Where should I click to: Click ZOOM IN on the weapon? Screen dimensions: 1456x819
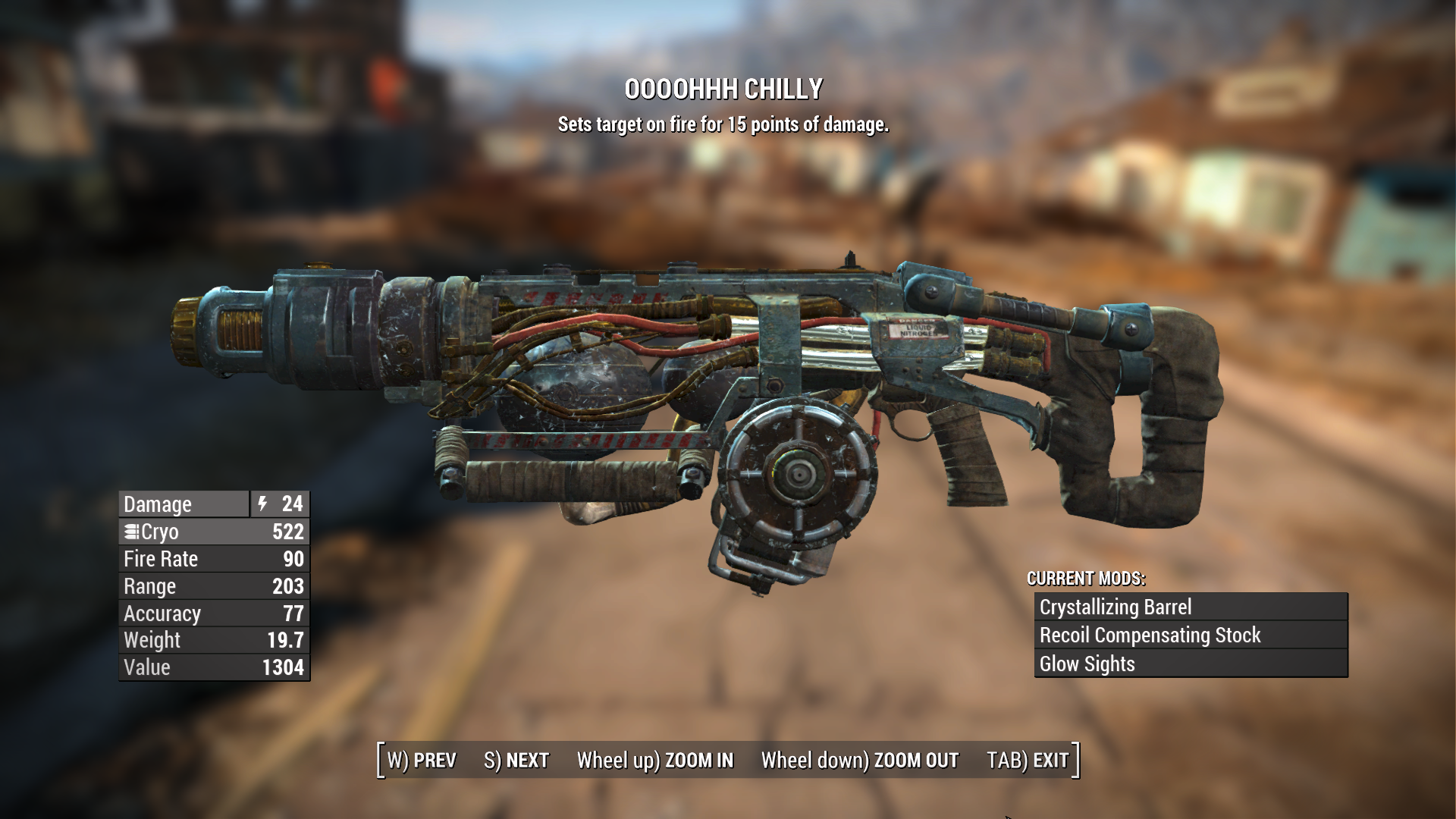pos(655,760)
